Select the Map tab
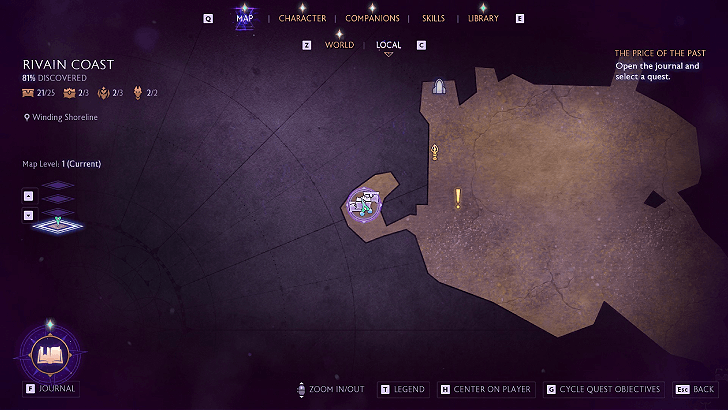The width and height of the screenshot is (728, 410). 244,18
